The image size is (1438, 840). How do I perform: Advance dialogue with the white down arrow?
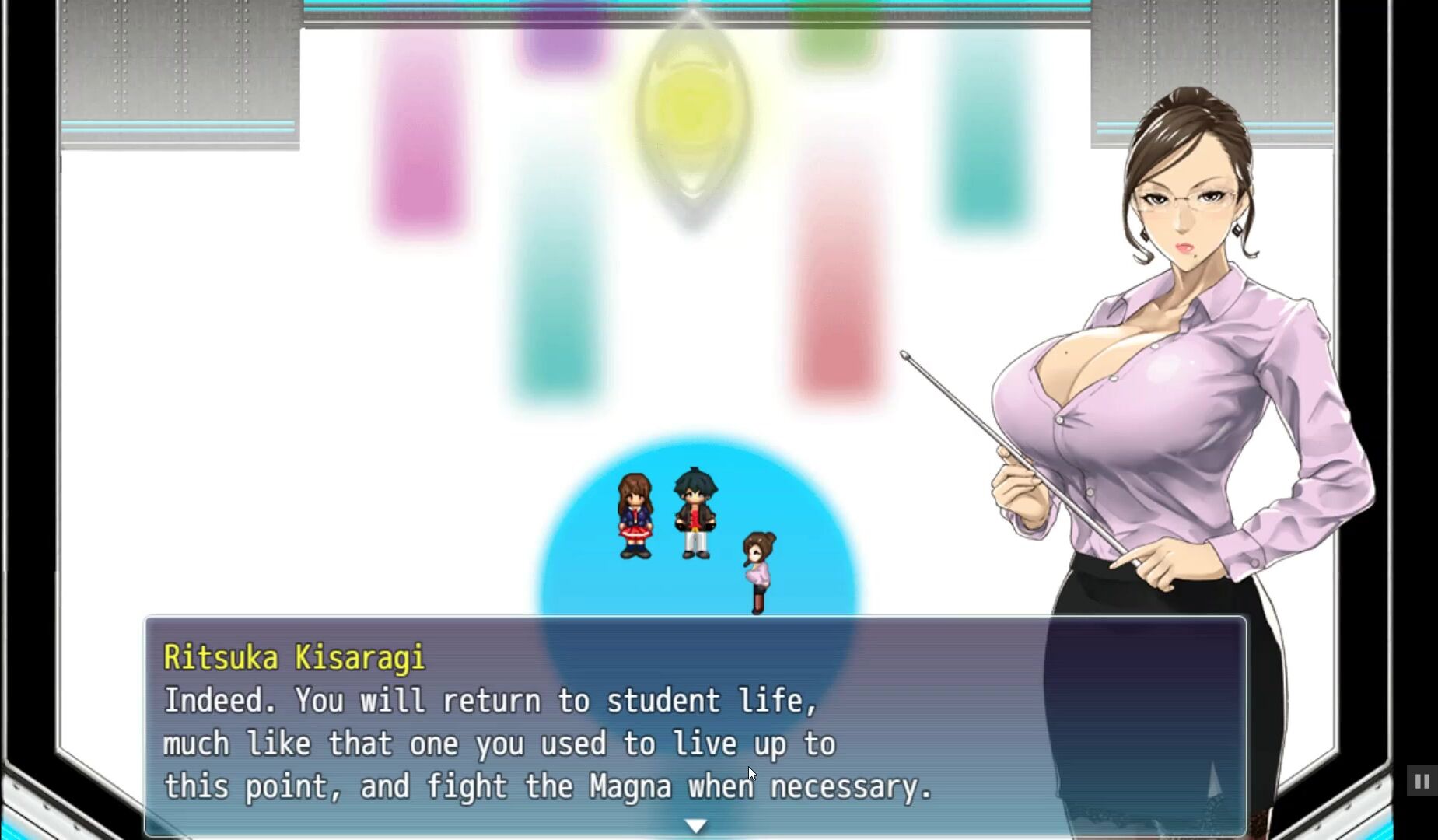(x=695, y=825)
